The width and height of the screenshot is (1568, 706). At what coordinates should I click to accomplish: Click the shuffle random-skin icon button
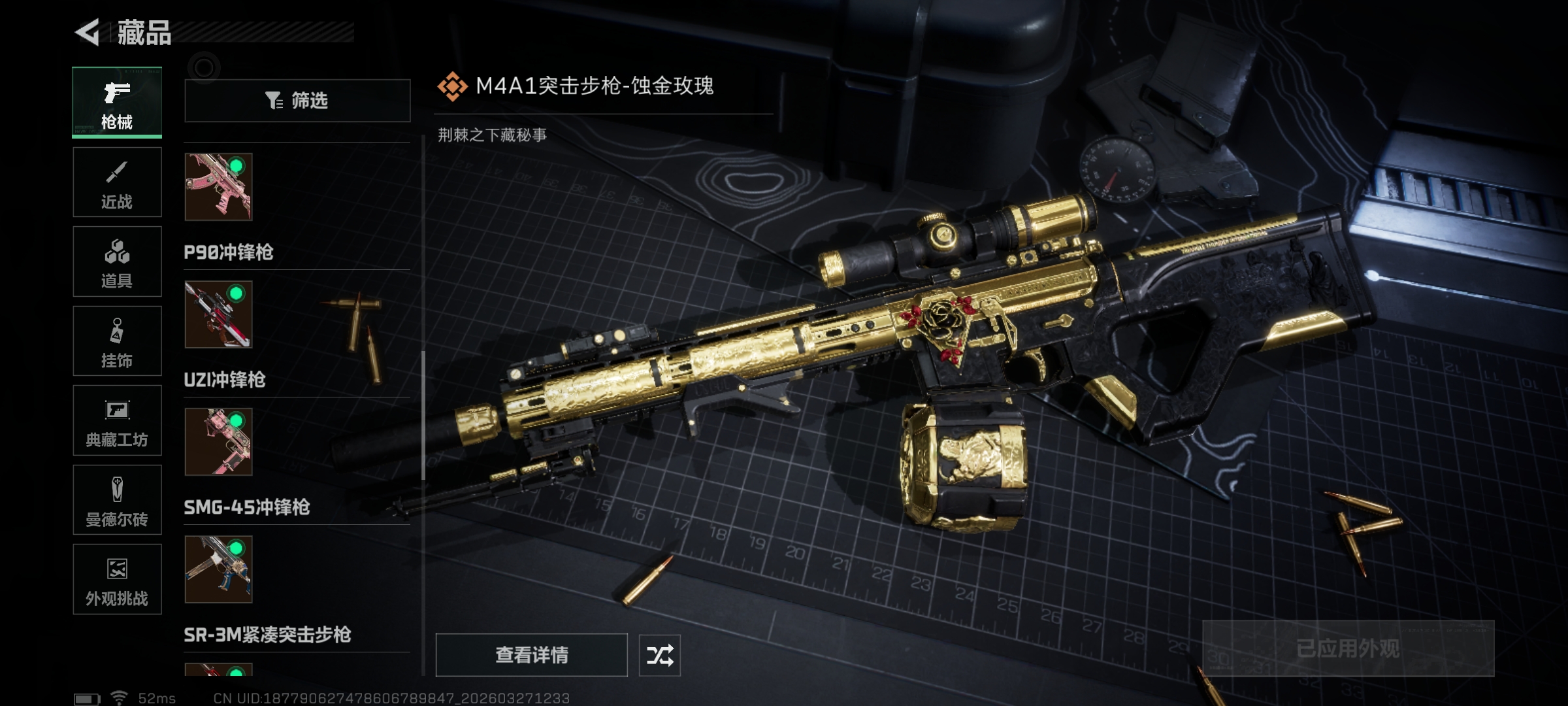tap(659, 655)
